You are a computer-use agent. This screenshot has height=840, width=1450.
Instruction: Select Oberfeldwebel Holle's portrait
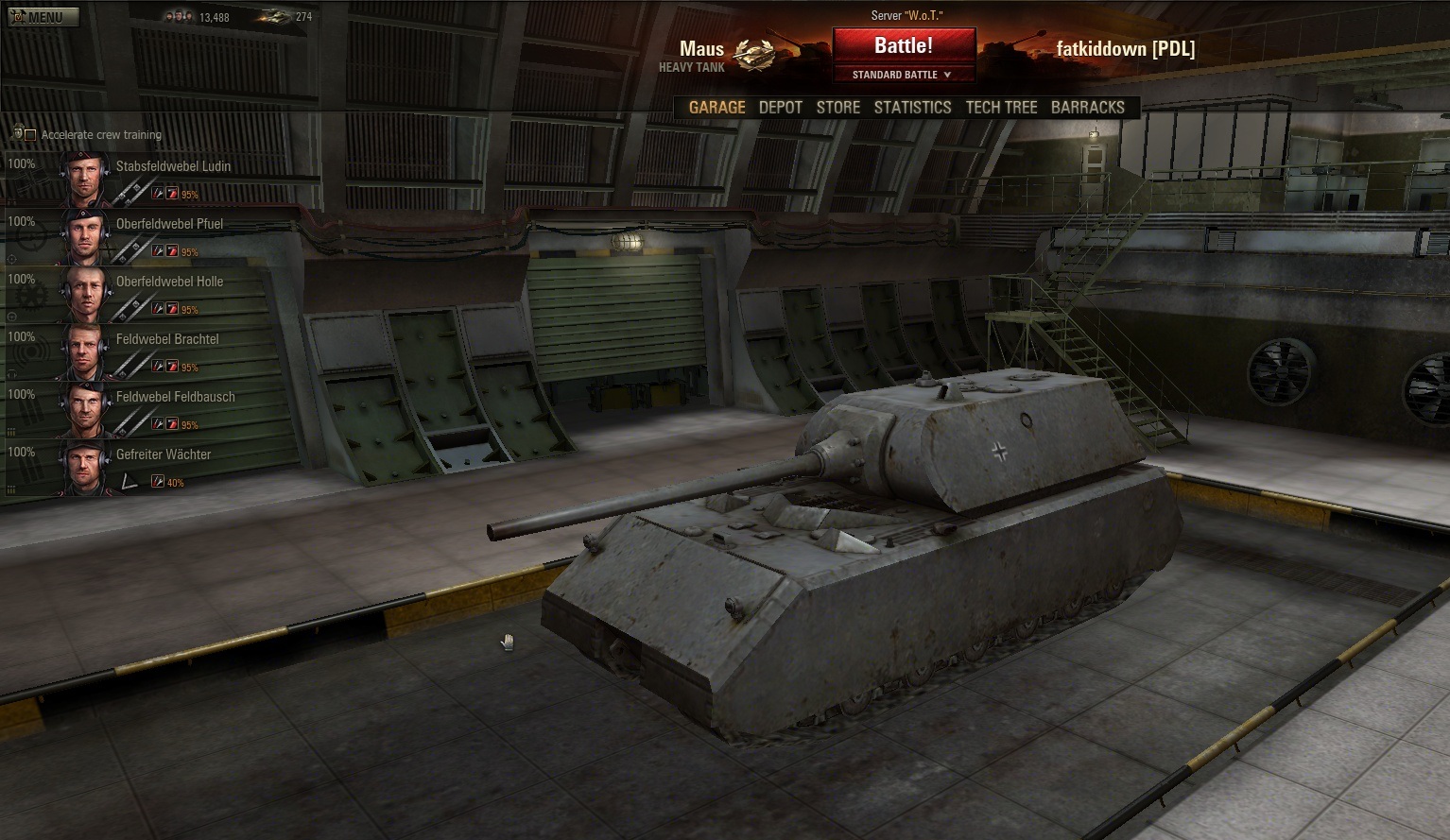point(85,293)
